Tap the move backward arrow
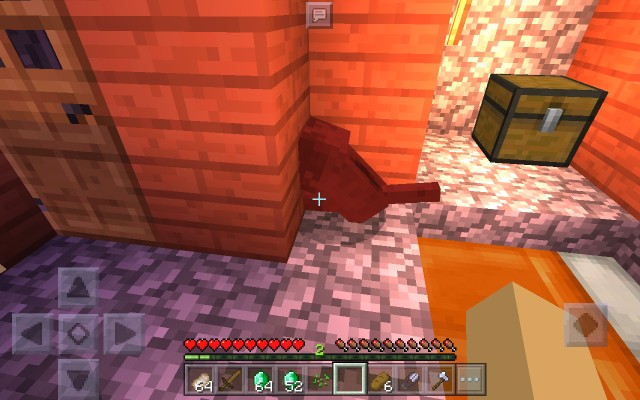The image size is (640, 400). click(x=79, y=377)
